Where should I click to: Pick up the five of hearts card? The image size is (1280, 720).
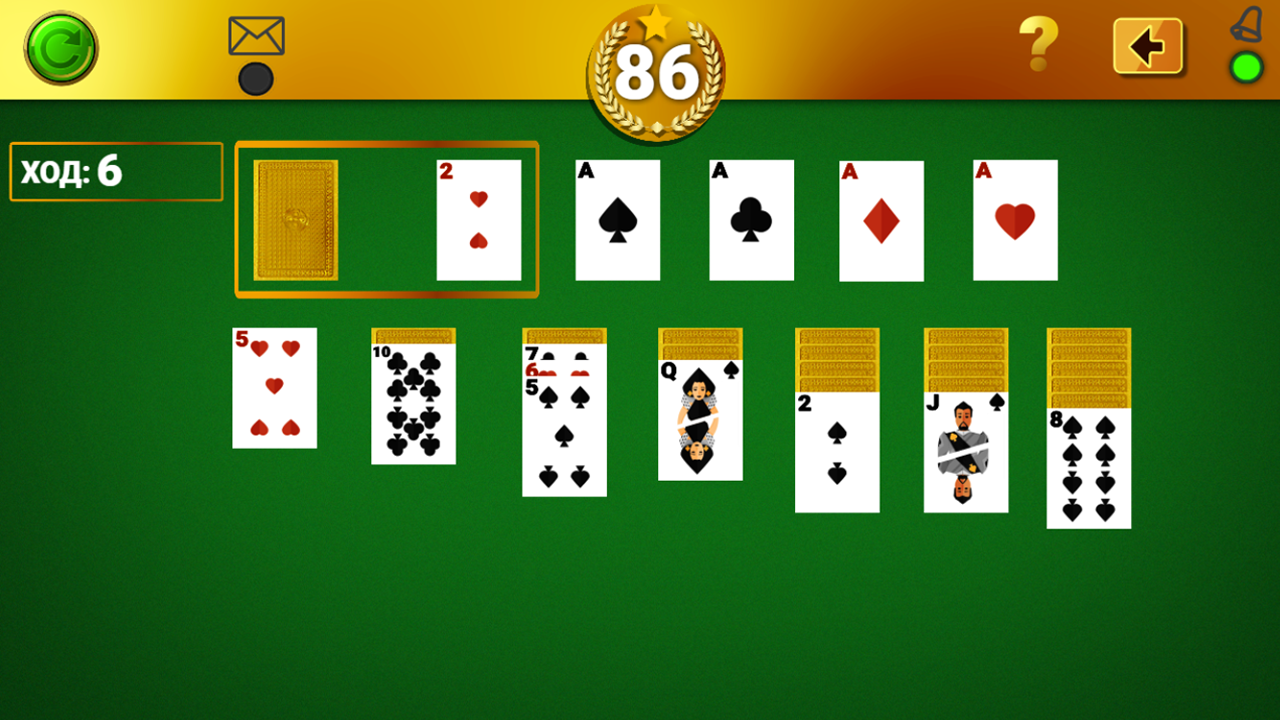[274, 388]
